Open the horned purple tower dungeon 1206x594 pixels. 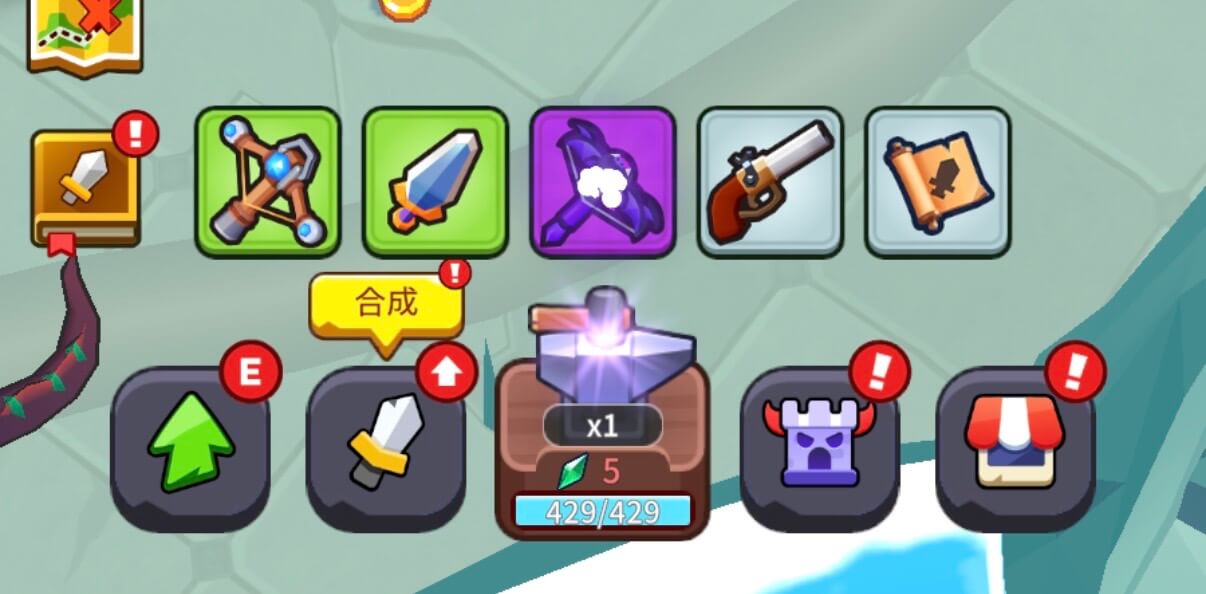819,446
